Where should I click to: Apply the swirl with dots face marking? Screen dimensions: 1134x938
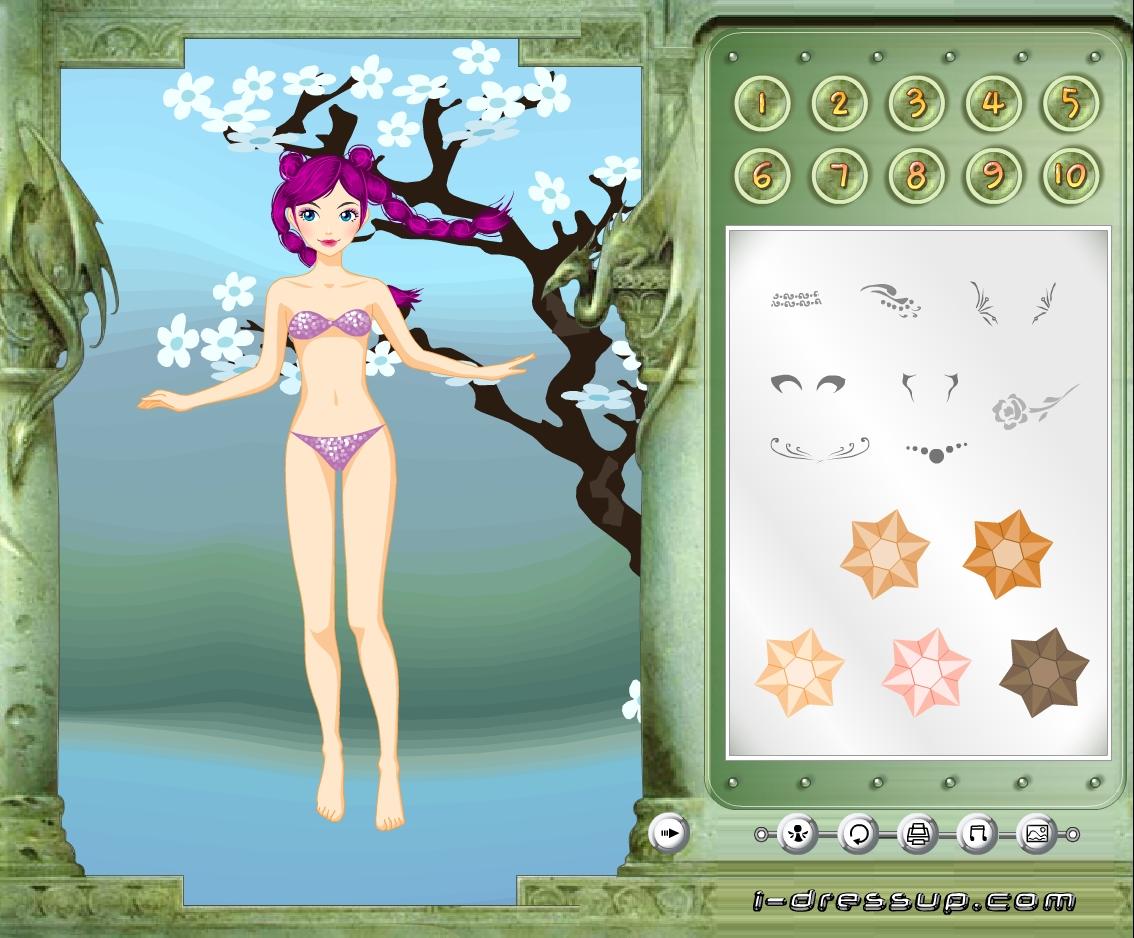click(x=890, y=299)
